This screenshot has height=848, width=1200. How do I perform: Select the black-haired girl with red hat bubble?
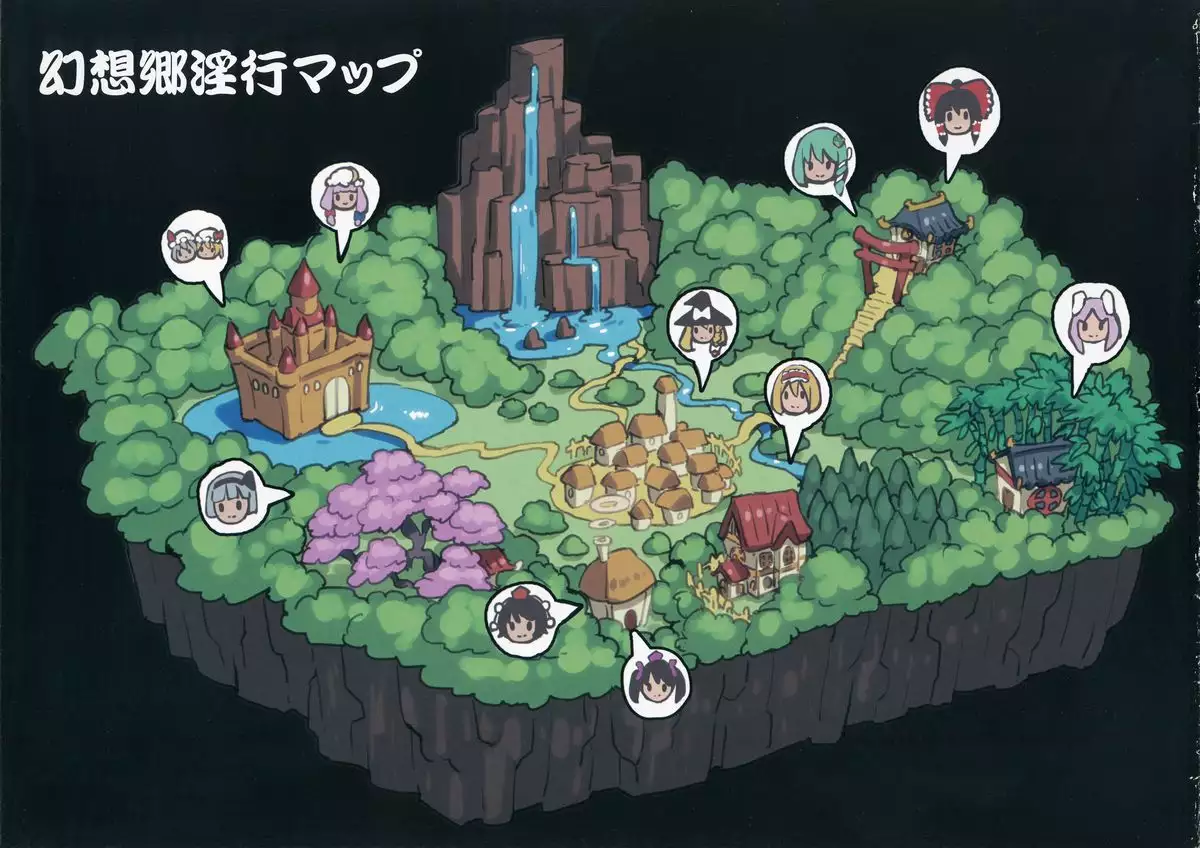coord(520,617)
